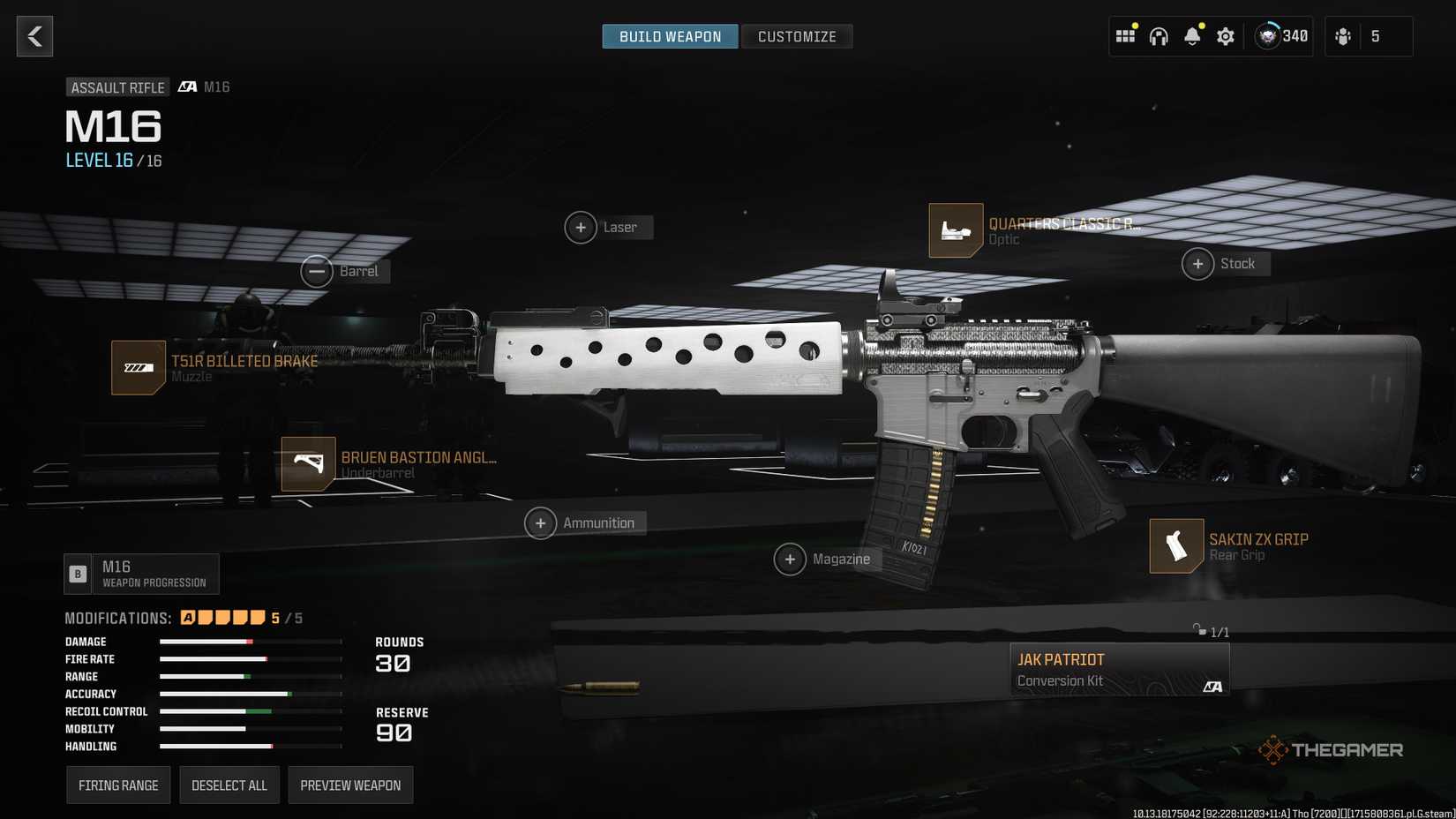Screen dimensions: 1456x819
Task: Click the Sakin ZX Grip rear grip icon
Action: (1175, 545)
